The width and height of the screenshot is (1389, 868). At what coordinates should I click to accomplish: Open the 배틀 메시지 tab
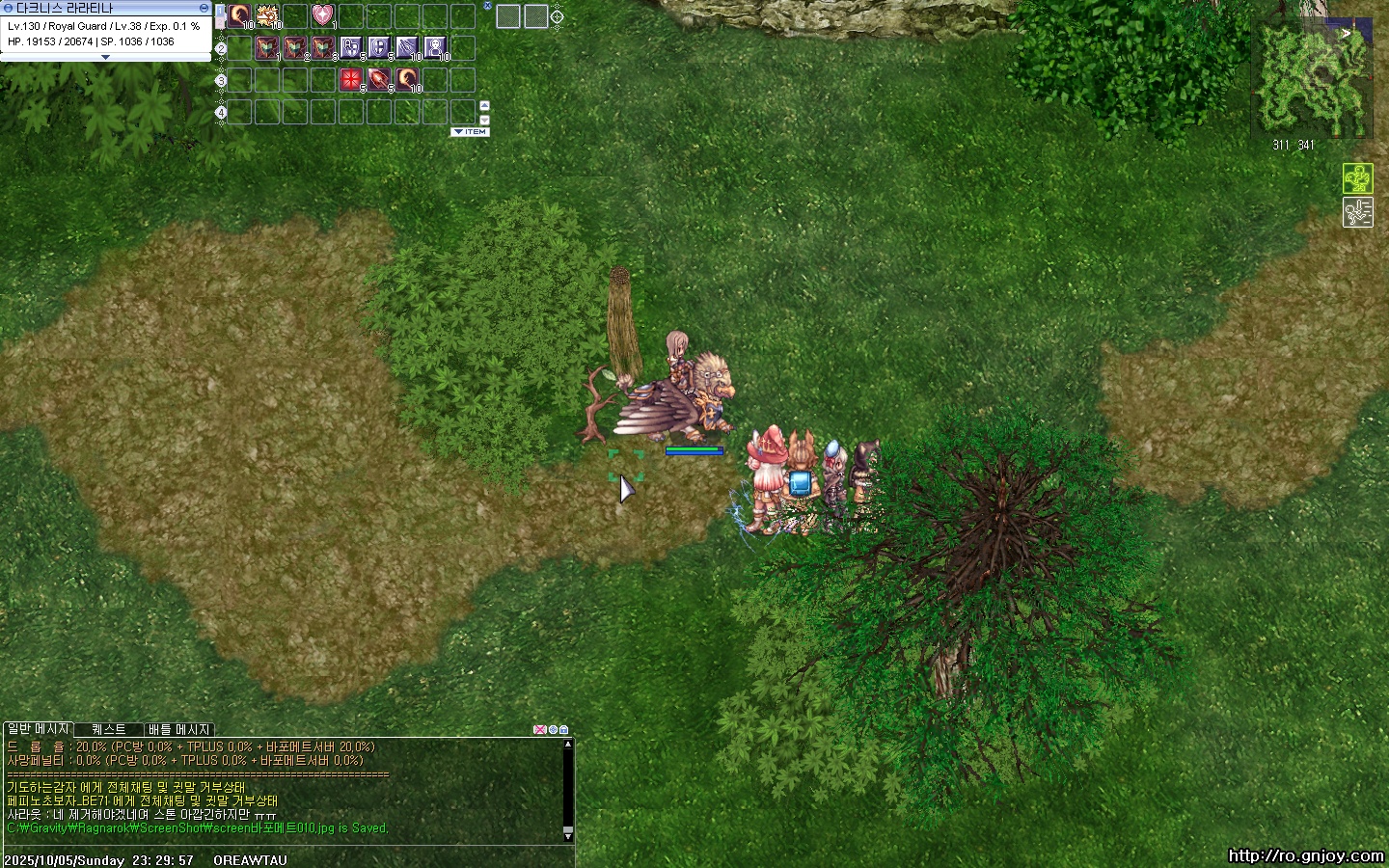tap(179, 729)
